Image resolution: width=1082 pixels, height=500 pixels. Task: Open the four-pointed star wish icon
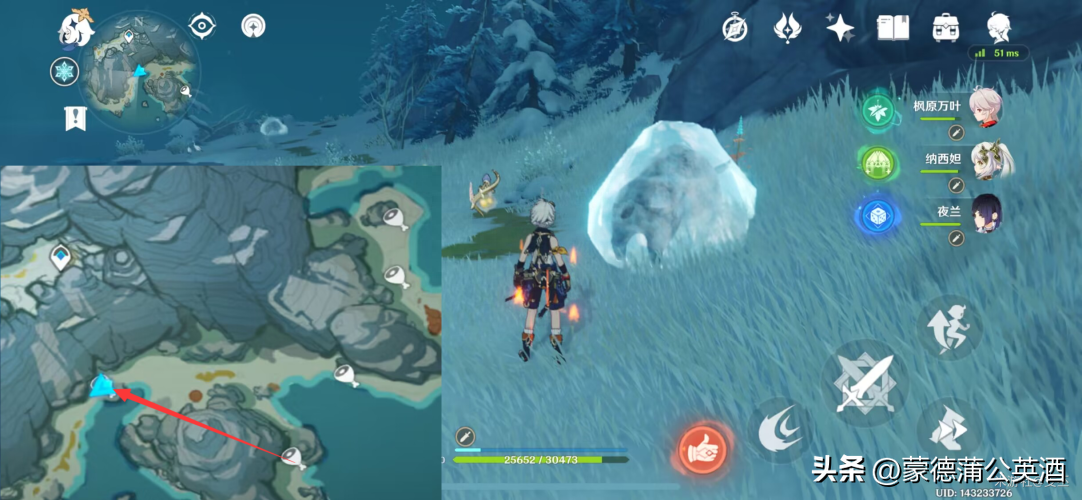point(839,27)
